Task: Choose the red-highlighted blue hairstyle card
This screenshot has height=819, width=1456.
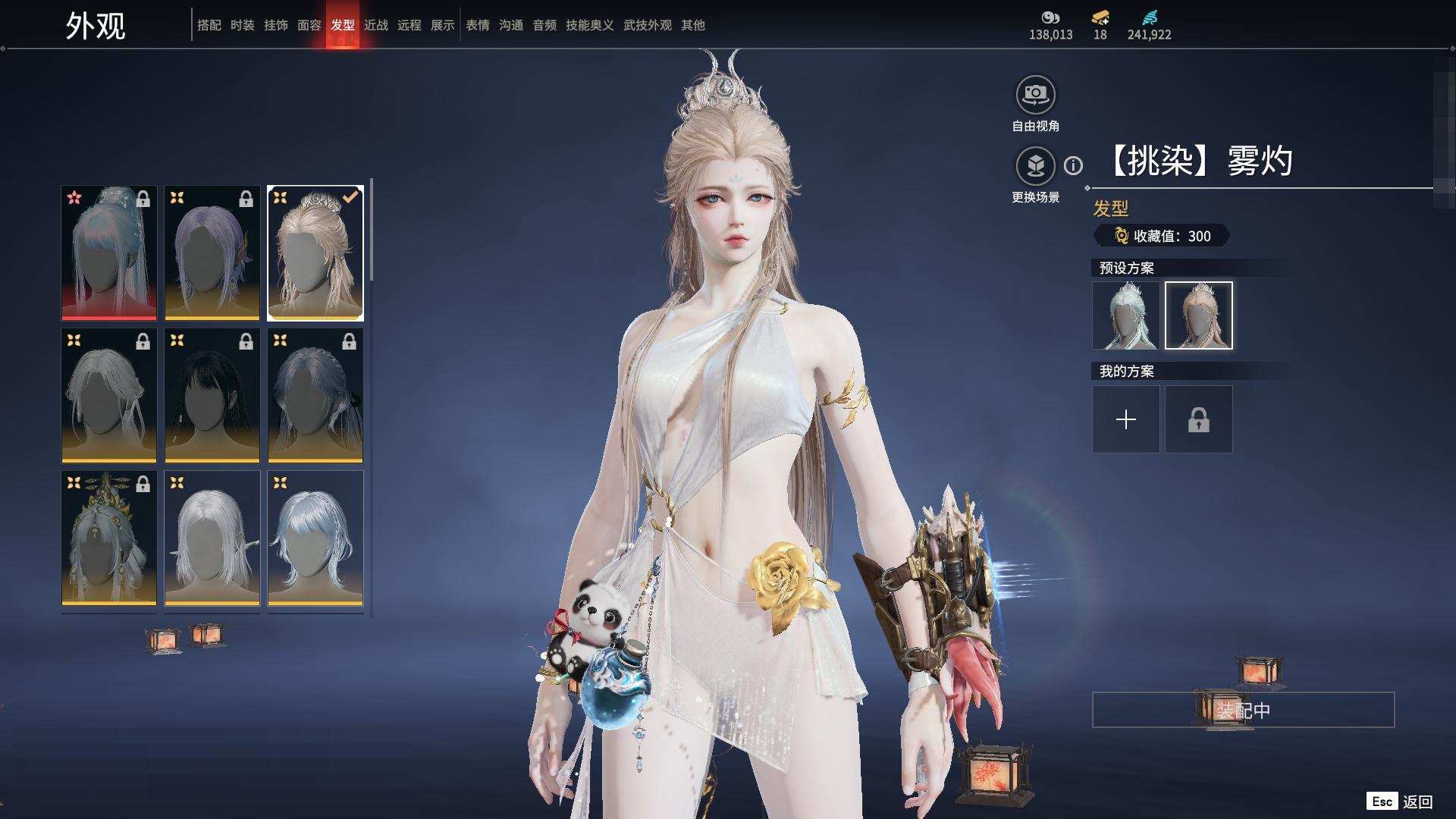Action: click(108, 253)
